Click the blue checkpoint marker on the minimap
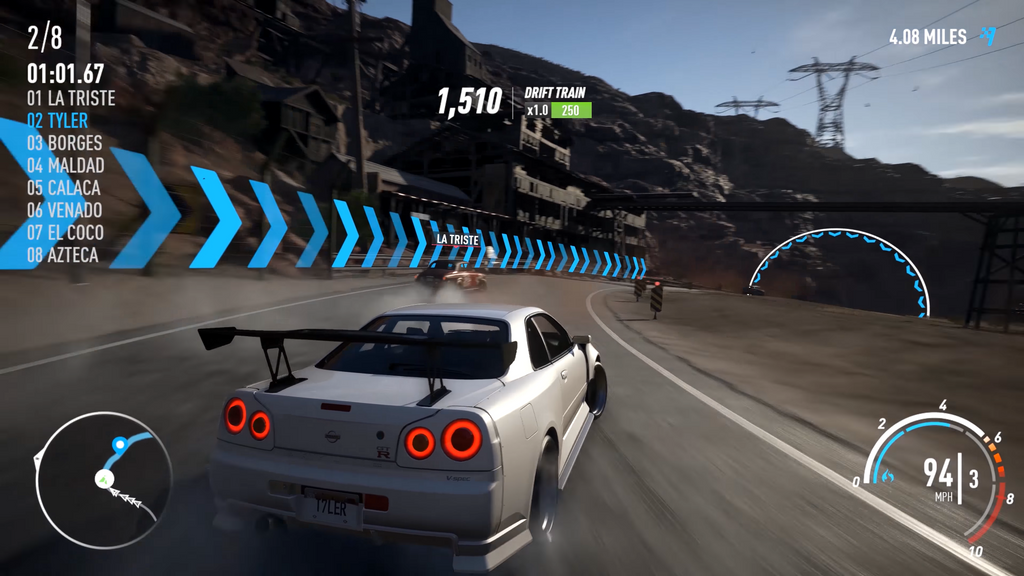 [x=120, y=442]
